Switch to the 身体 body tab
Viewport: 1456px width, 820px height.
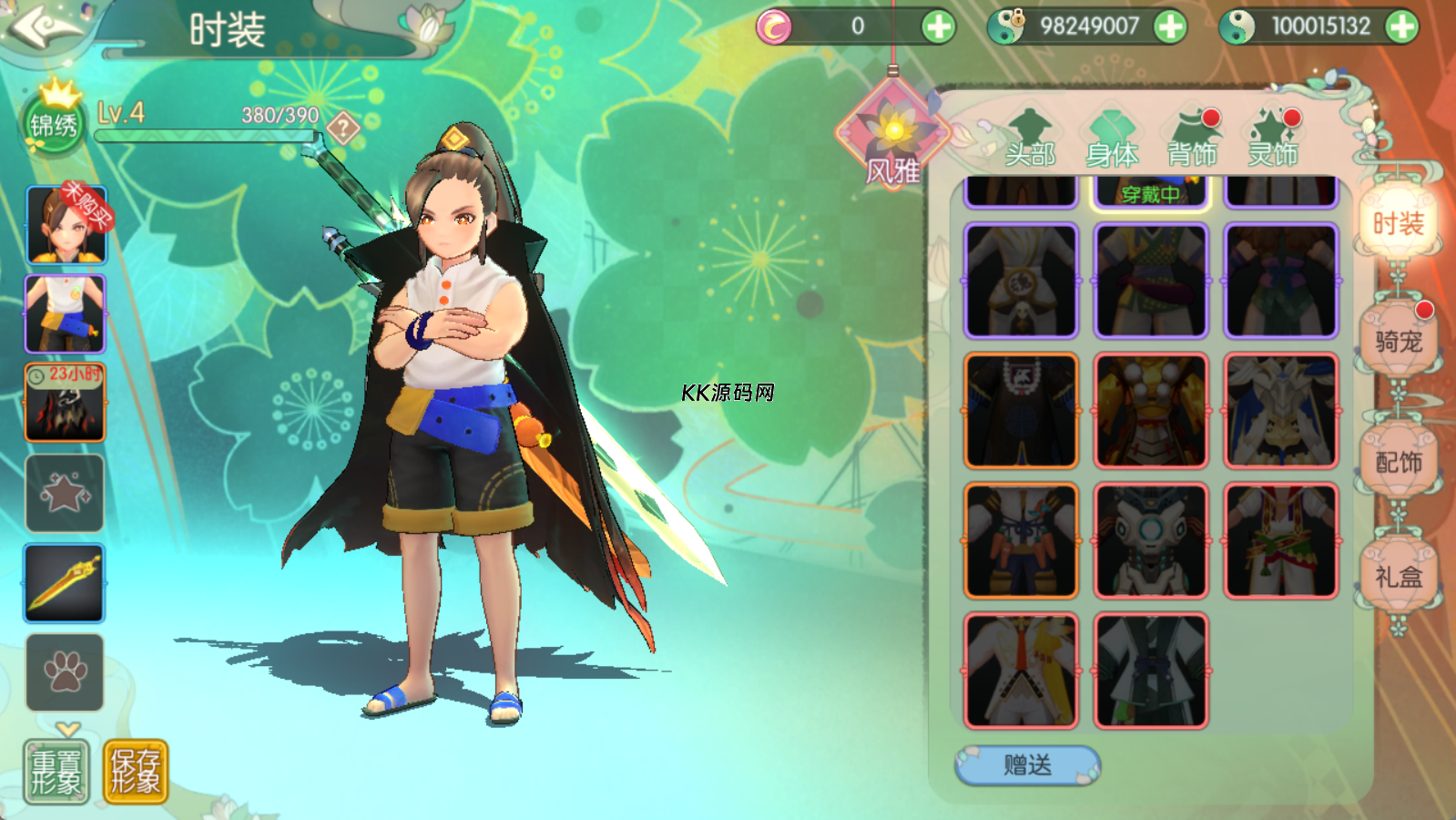1112,141
